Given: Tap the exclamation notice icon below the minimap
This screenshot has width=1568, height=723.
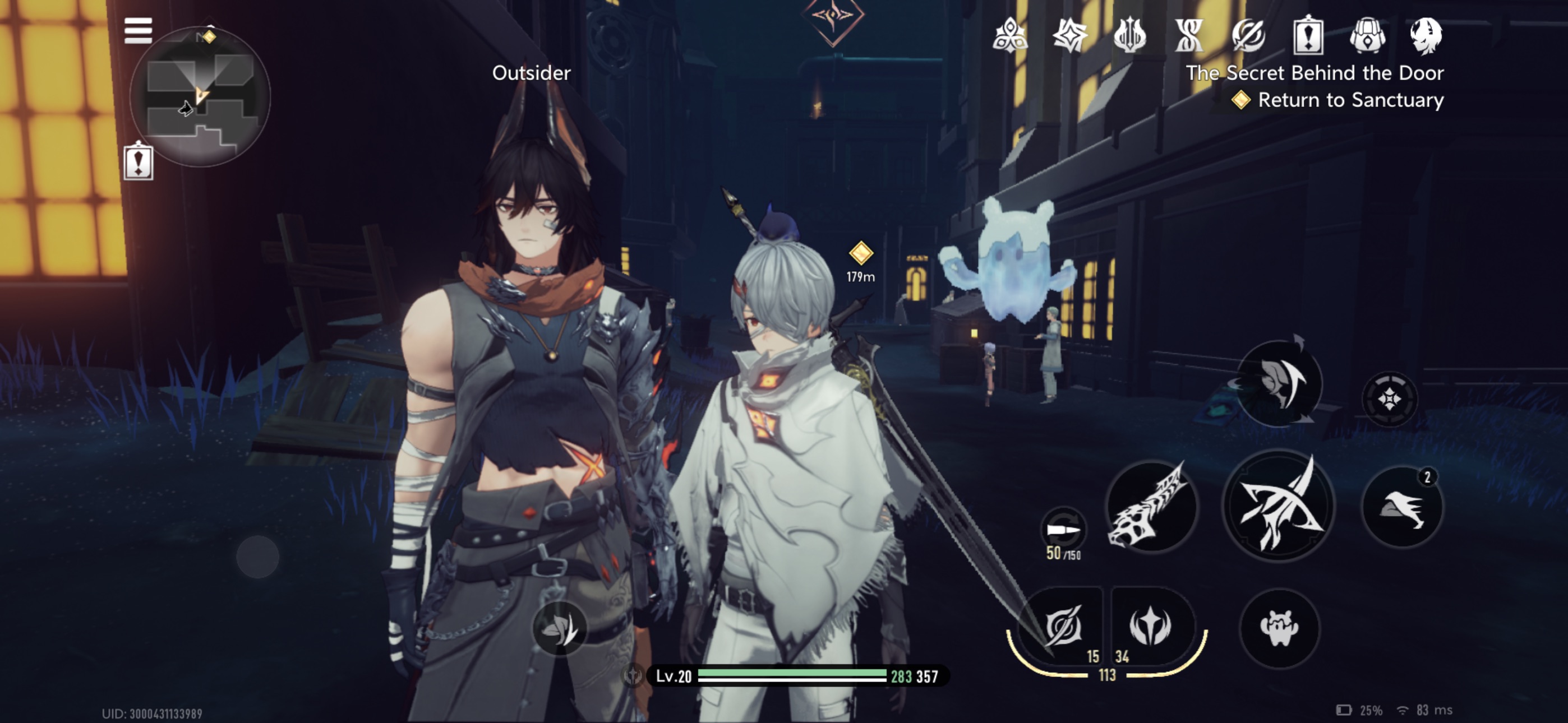Looking at the screenshot, I should point(138,162).
